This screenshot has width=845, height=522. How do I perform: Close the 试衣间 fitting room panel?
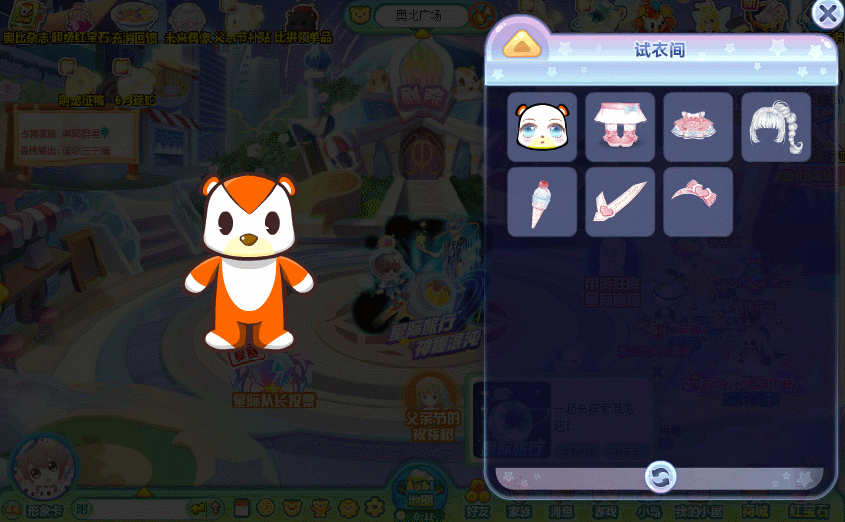coord(827,14)
